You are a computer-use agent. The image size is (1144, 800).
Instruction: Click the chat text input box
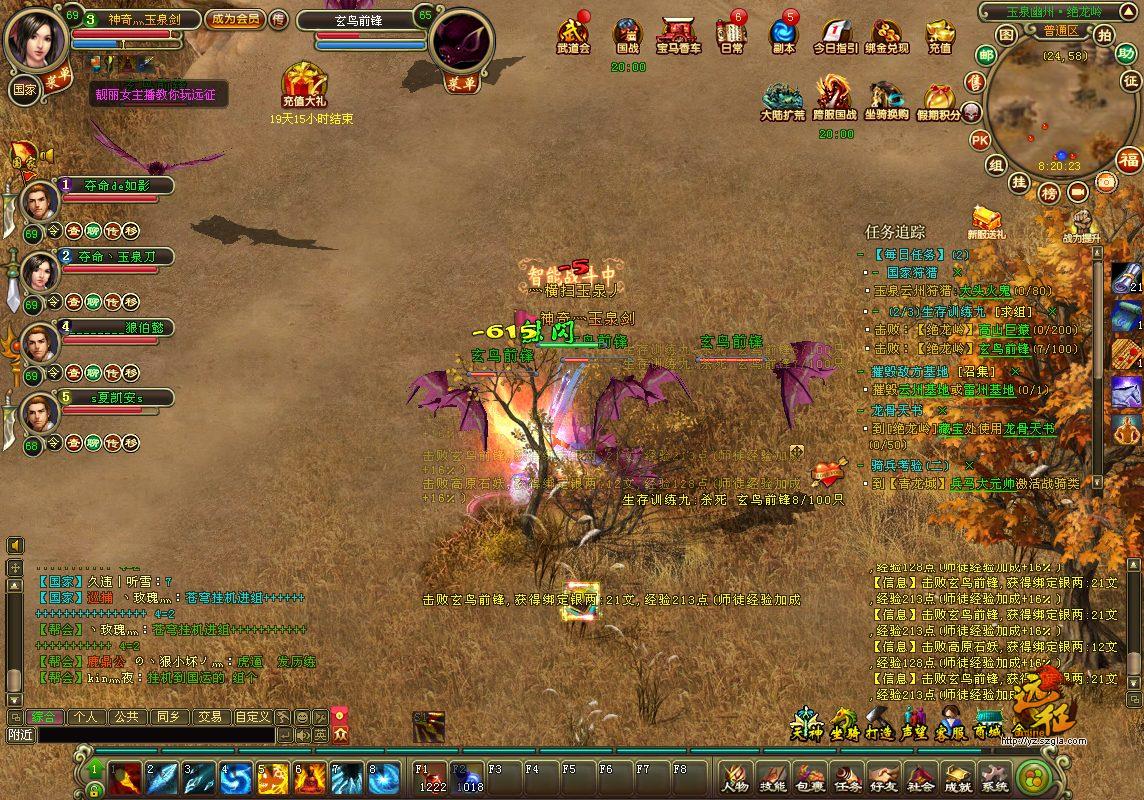pyautogui.click(x=155, y=735)
